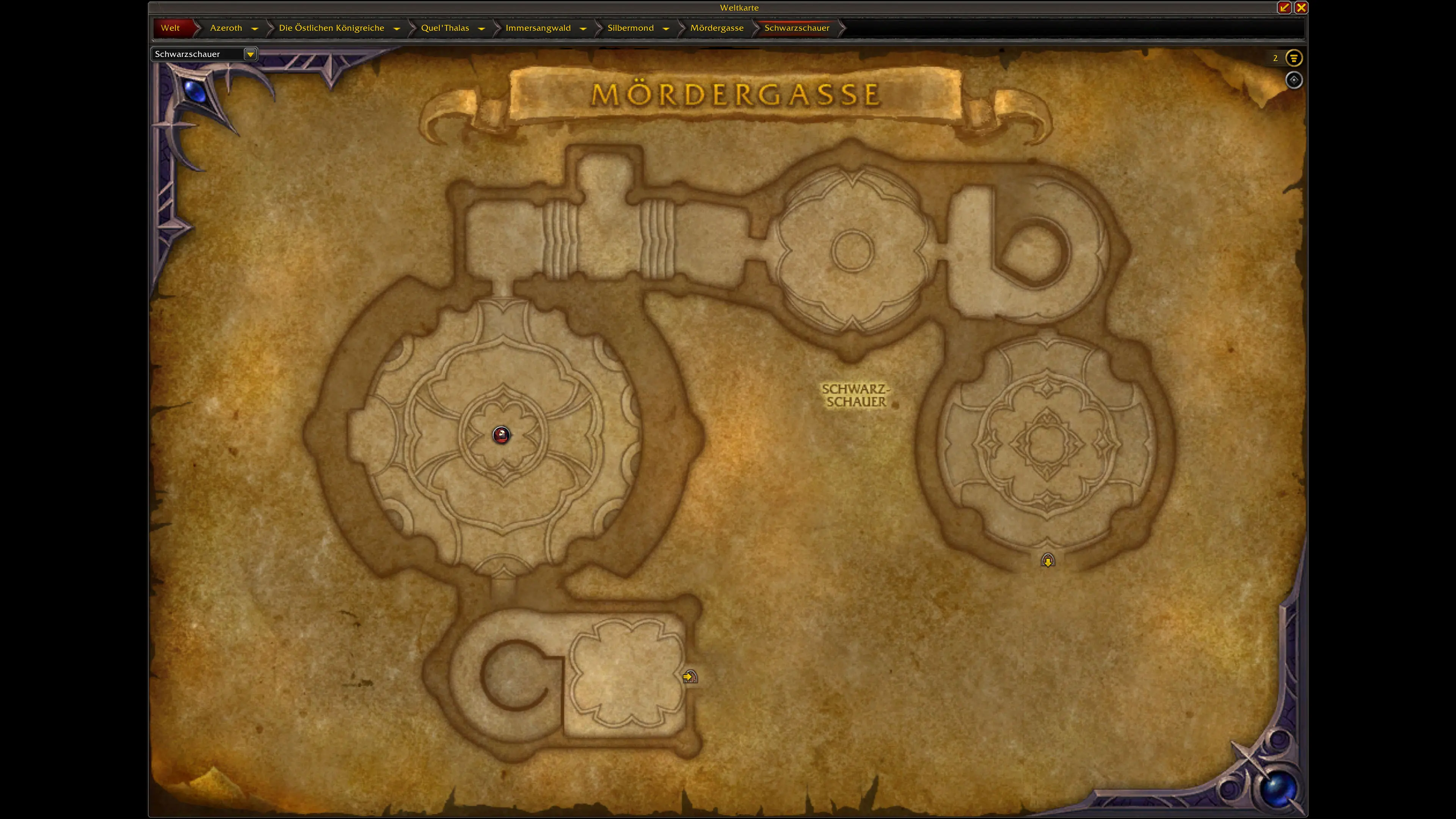This screenshot has height=819, width=1456.
Task: Go to the Welt breadcrumb
Action: click(170, 28)
